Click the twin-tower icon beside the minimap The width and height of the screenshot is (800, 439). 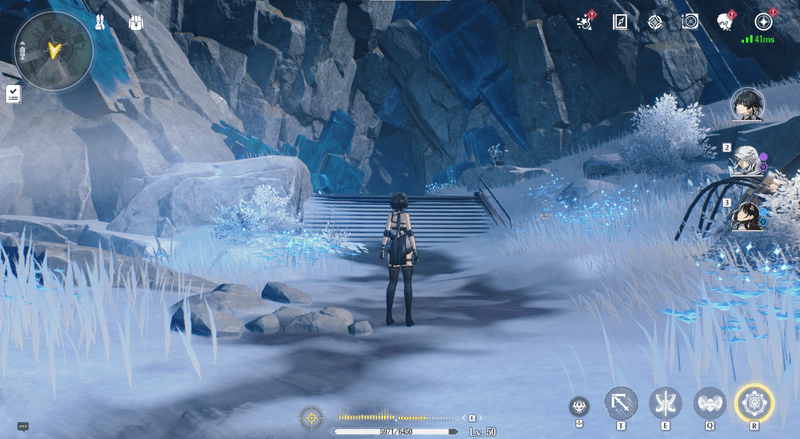pyautogui.click(x=100, y=22)
